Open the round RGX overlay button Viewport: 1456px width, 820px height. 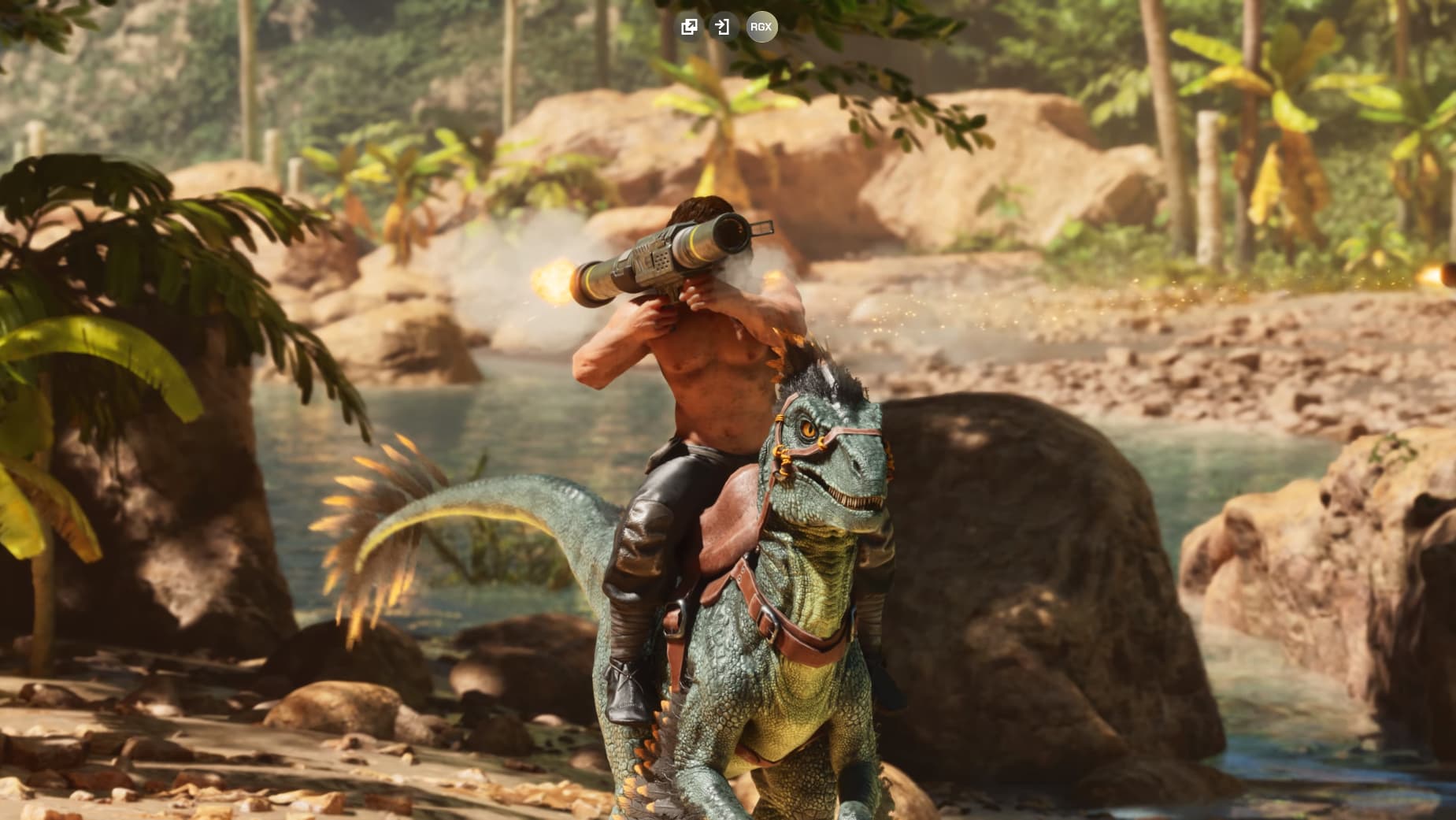[761, 27]
